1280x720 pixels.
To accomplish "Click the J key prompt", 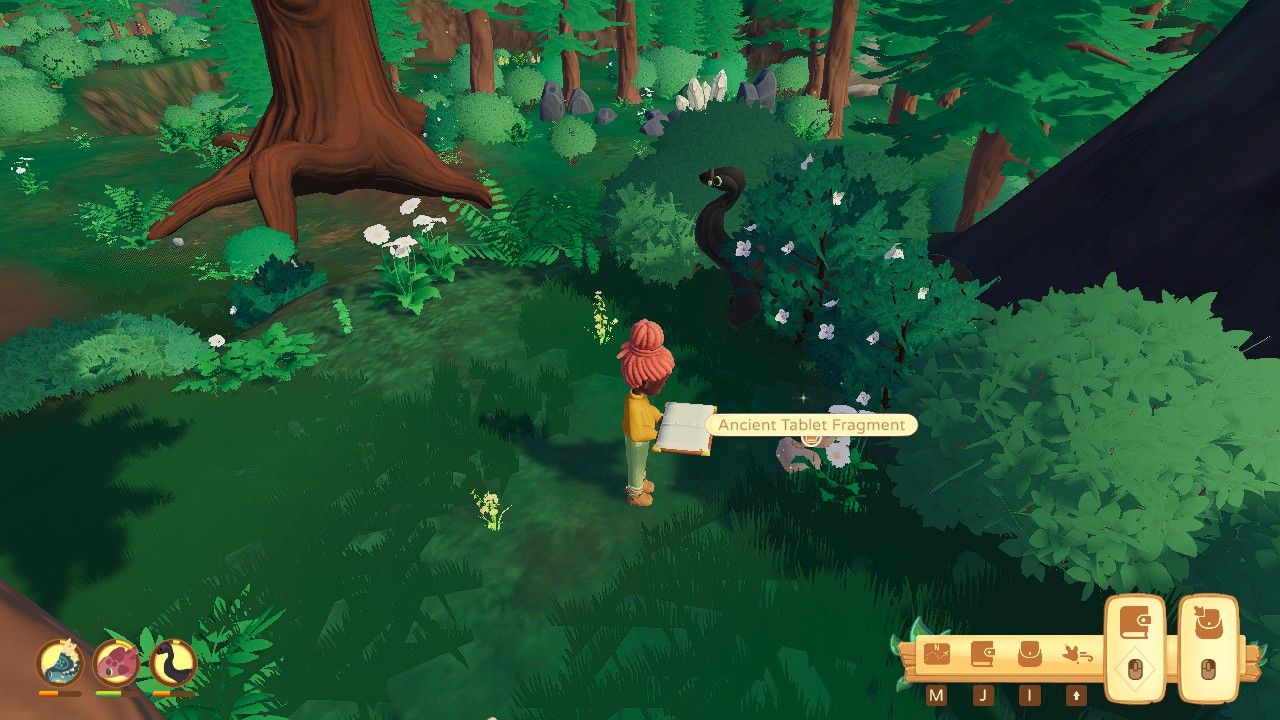I will pos(983,693).
